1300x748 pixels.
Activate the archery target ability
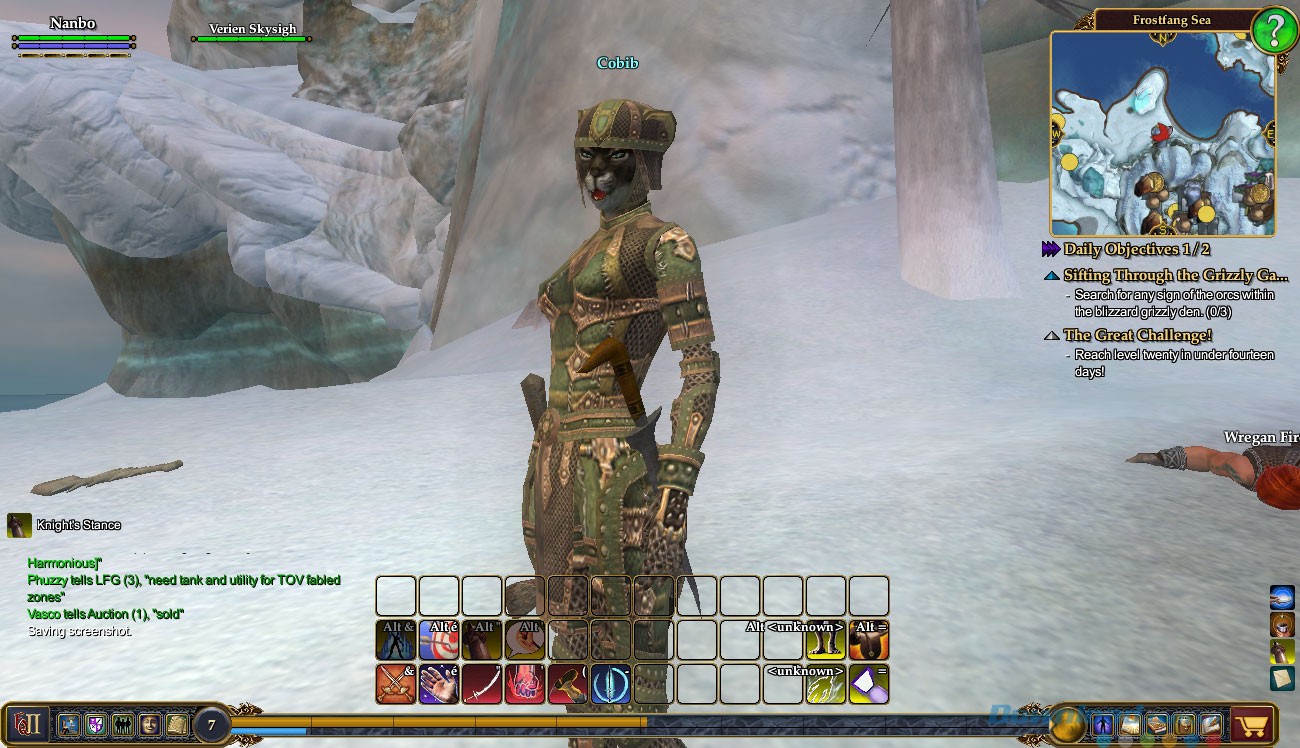pyautogui.click(x=438, y=641)
